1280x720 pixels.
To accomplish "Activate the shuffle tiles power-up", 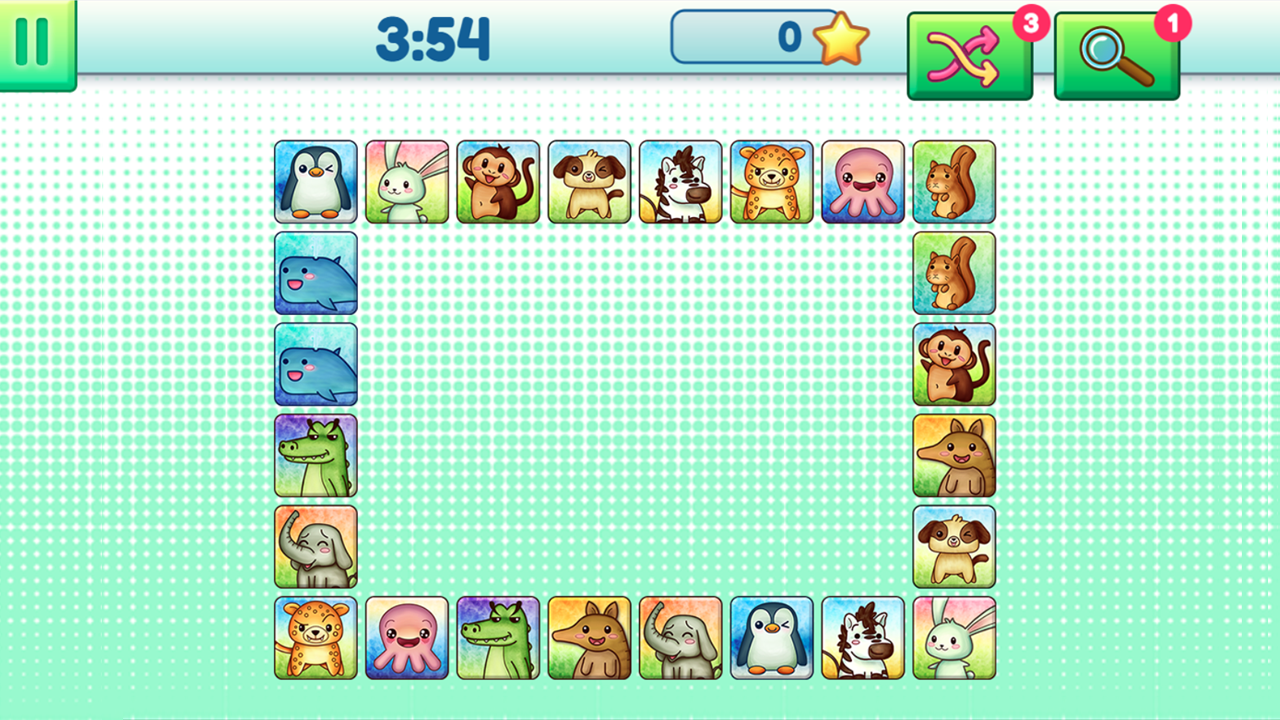I will (968, 47).
